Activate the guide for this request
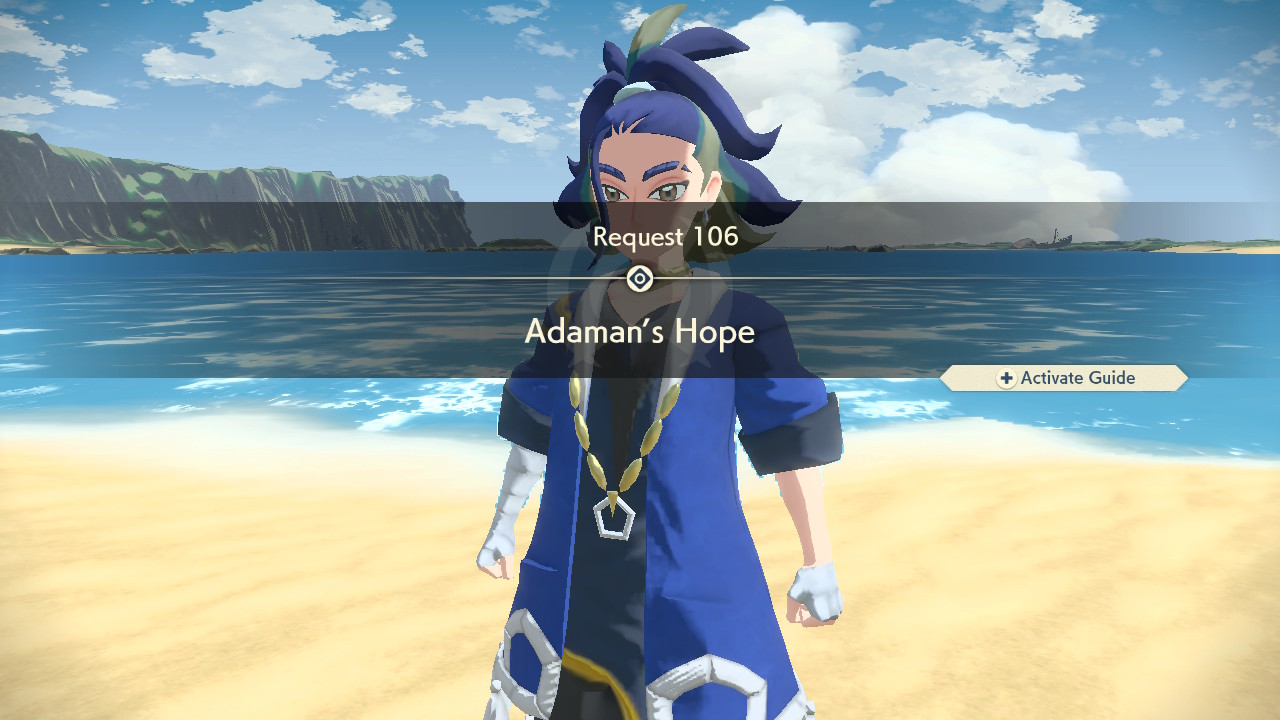This screenshot has height=720, width=1280. click(1065, 378)
